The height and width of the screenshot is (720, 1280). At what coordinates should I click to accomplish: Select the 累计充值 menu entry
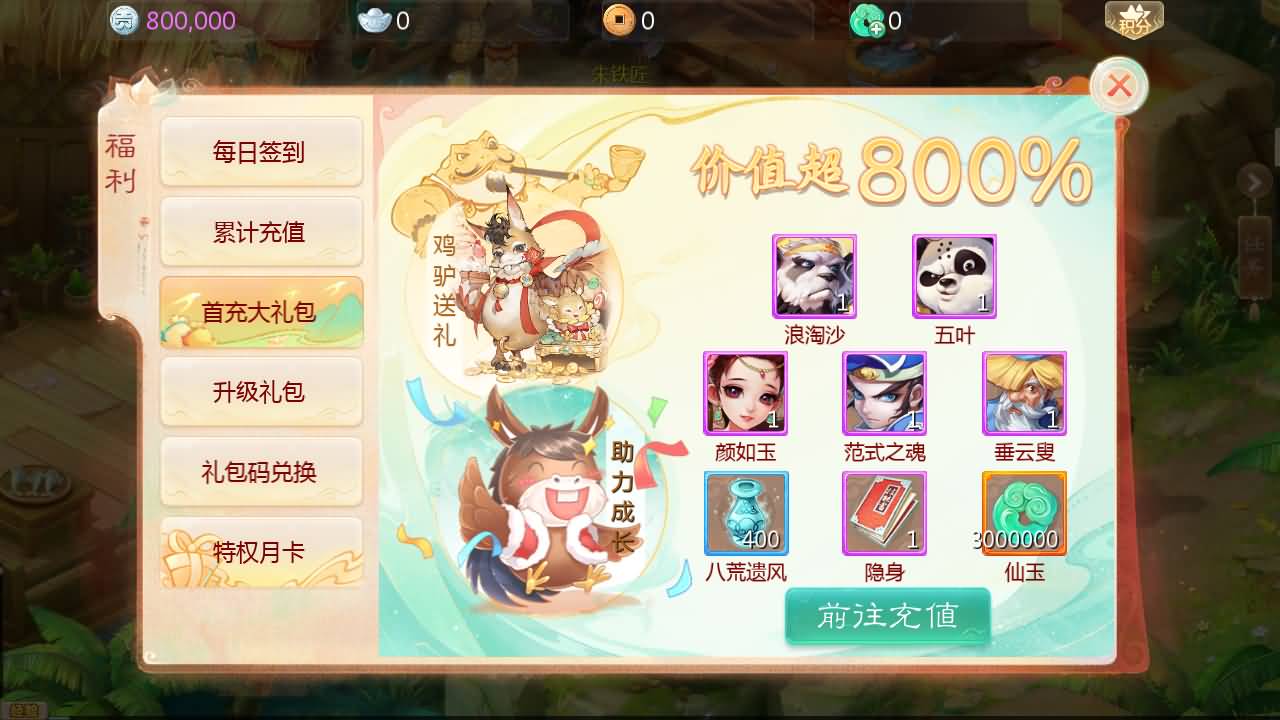(261, 231)
